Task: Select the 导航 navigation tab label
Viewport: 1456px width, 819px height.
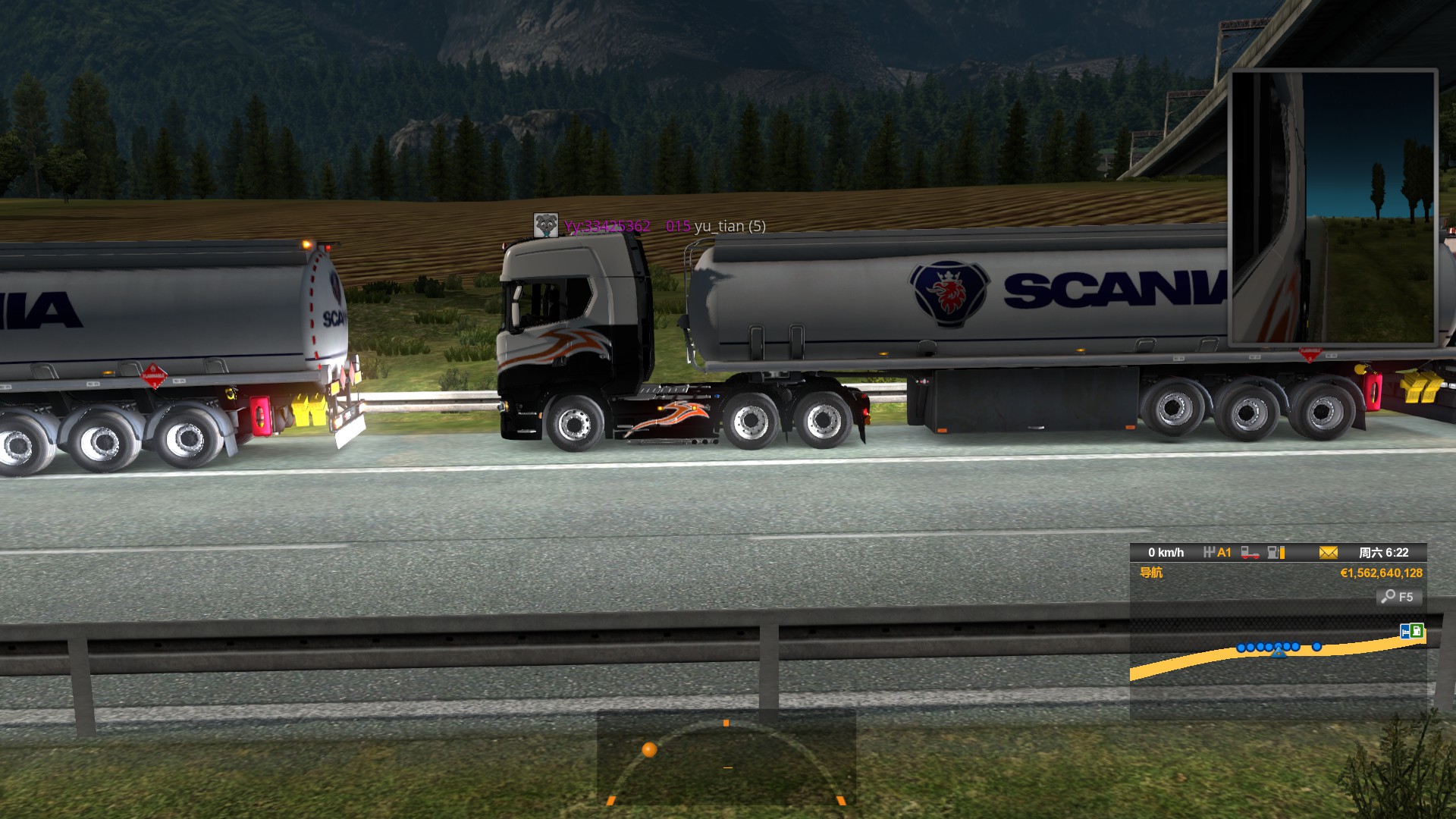Action: tap(1150, 573)
